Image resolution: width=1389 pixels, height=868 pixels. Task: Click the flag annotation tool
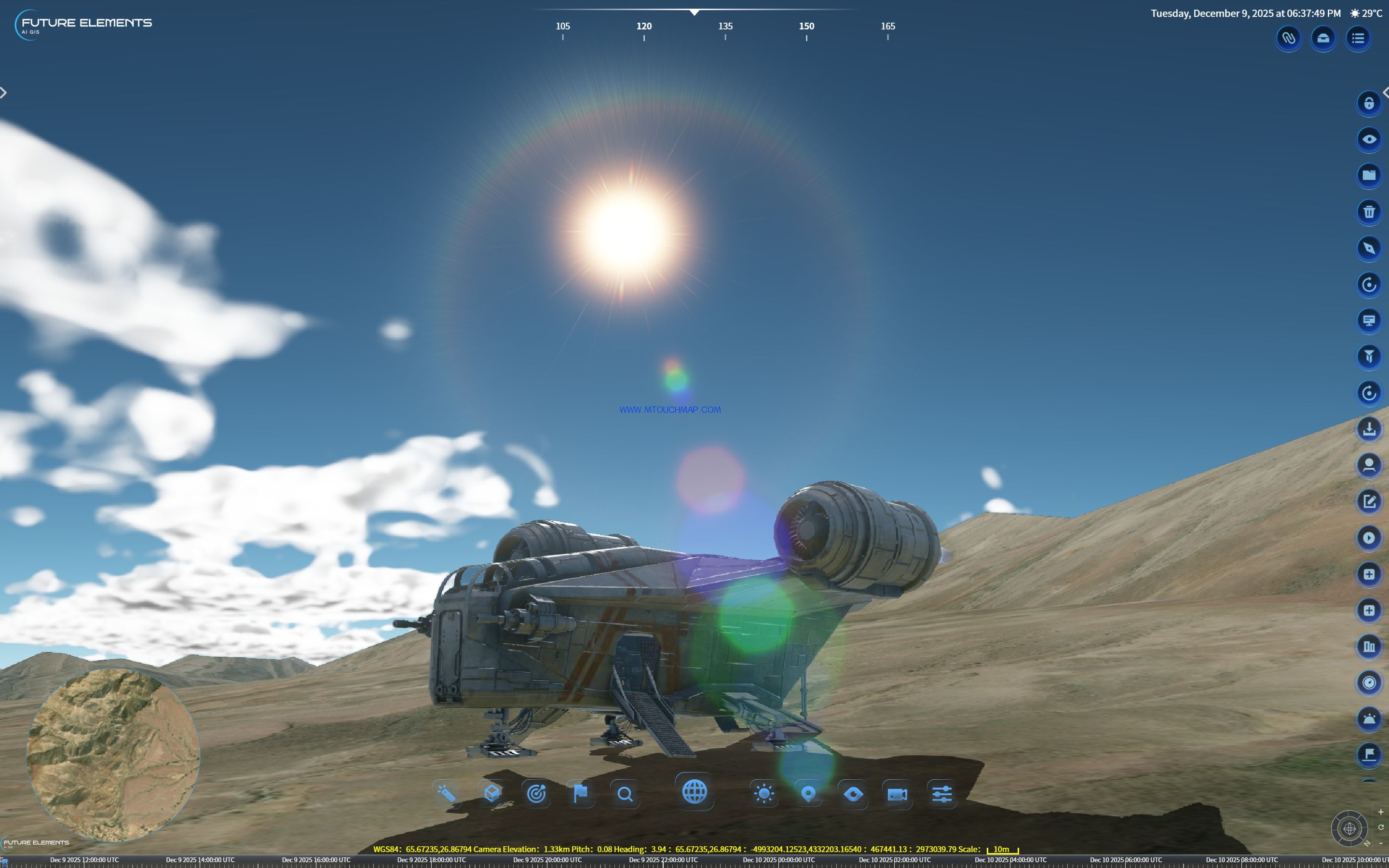coord(580,795)
